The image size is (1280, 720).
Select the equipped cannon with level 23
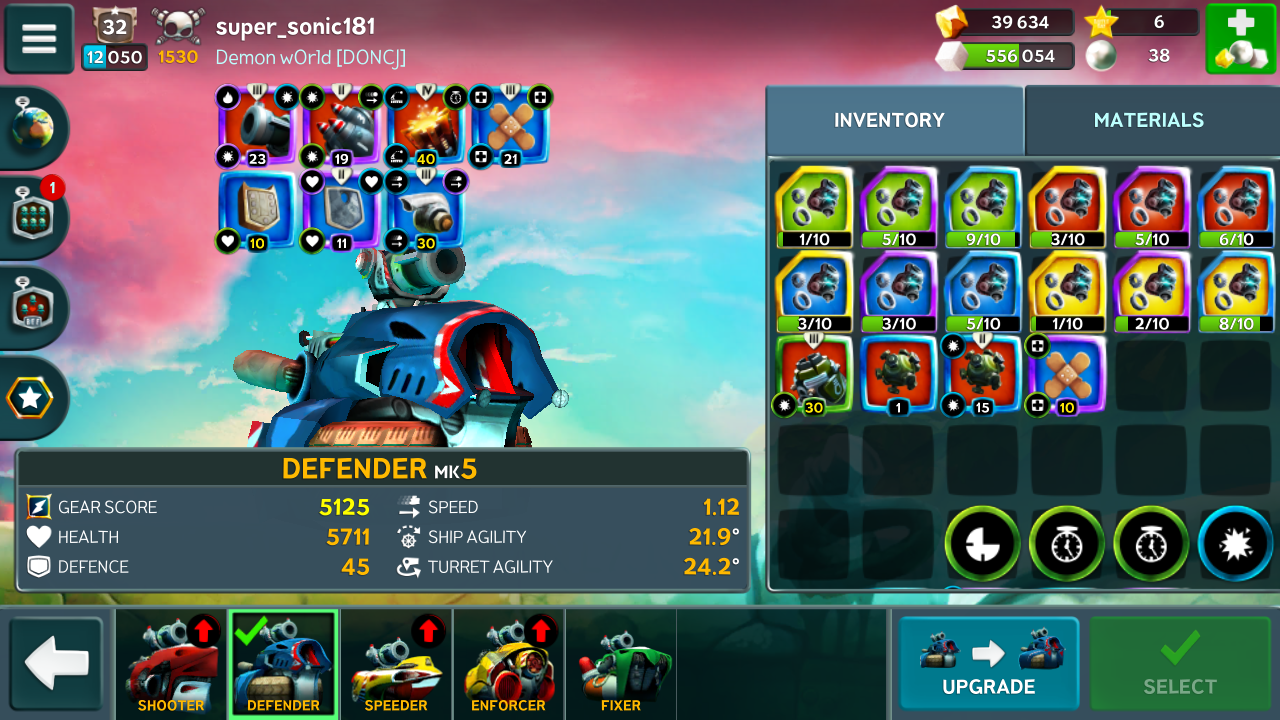[x=257, y=127]
